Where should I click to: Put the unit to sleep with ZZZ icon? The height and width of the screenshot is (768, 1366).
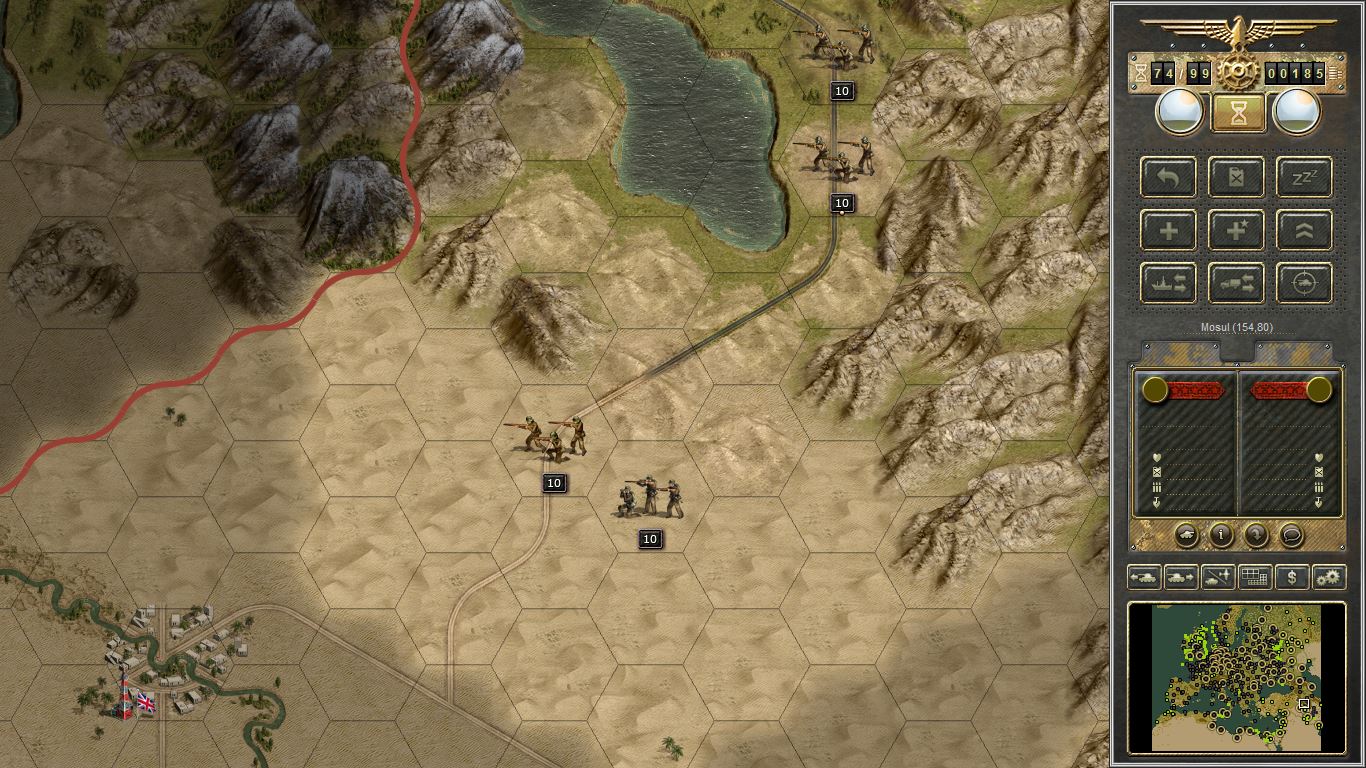coord(1303,177)
